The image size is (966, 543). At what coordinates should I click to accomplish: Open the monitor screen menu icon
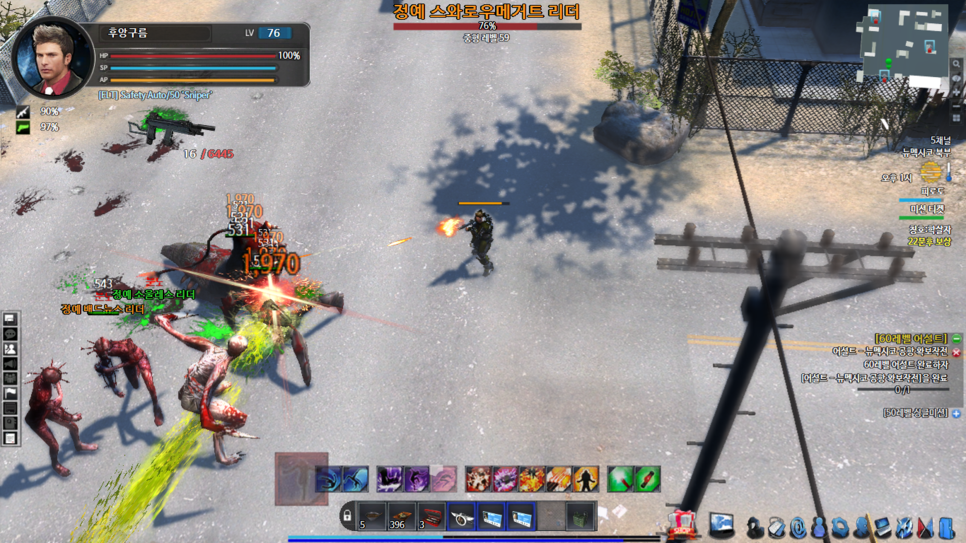click(722, 525)
